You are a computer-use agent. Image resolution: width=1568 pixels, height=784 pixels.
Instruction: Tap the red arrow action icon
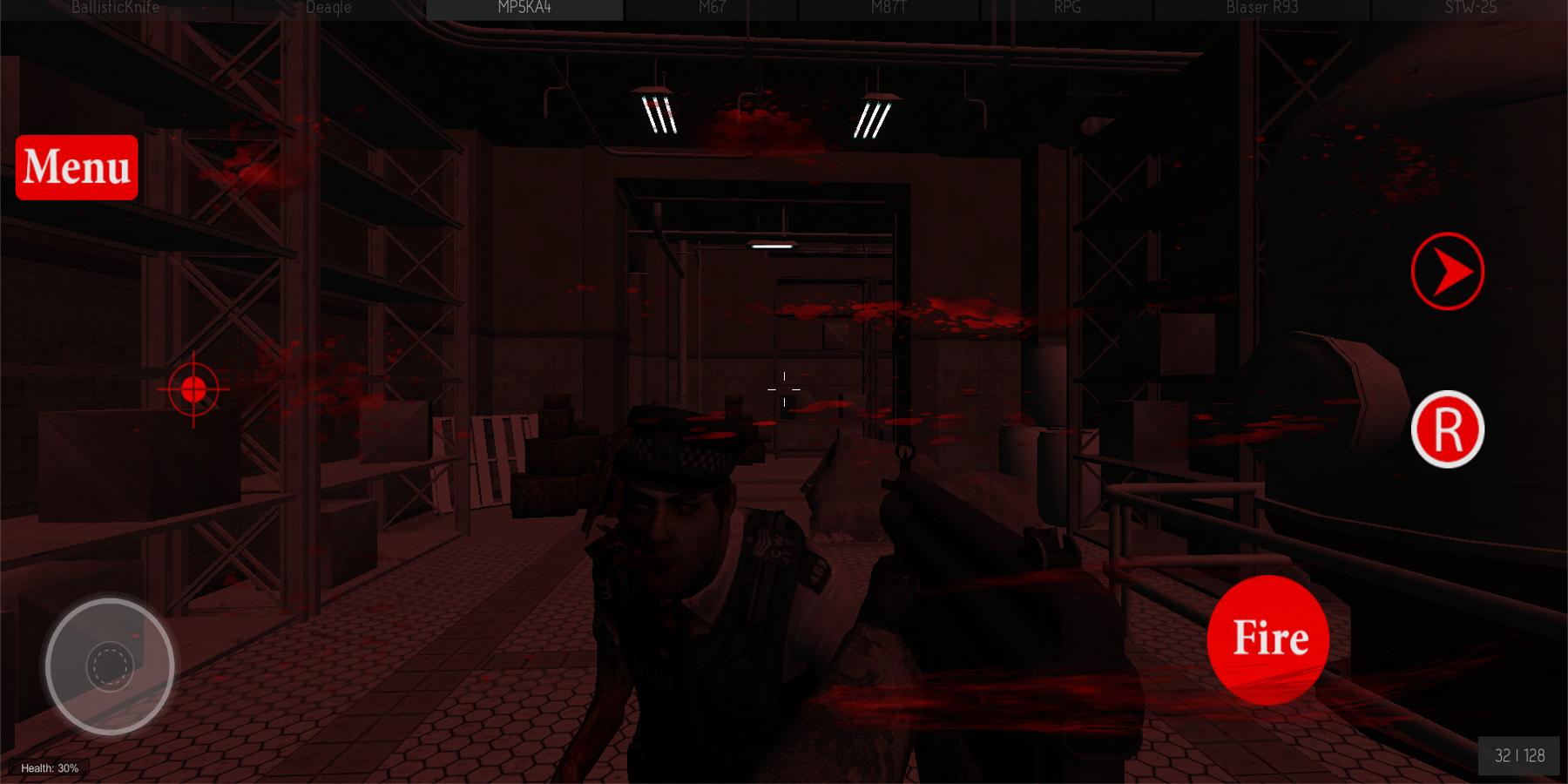point(1448,271)
